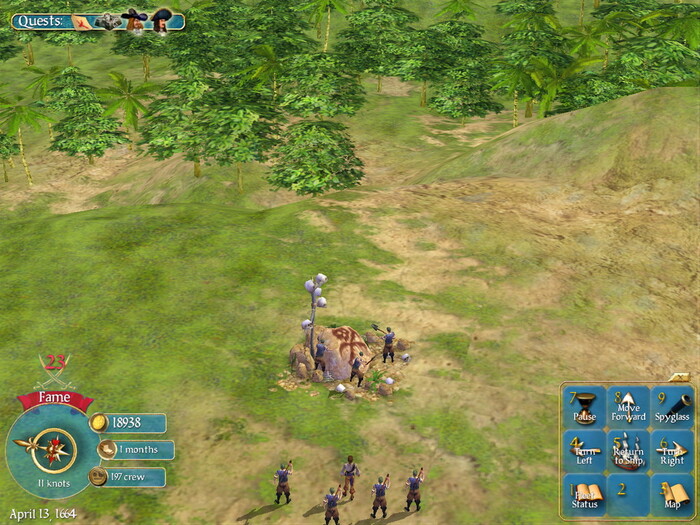Open the Fleet Status book
Image resolution: width=700 pixels, height=525 pixels.
[584, 494]
